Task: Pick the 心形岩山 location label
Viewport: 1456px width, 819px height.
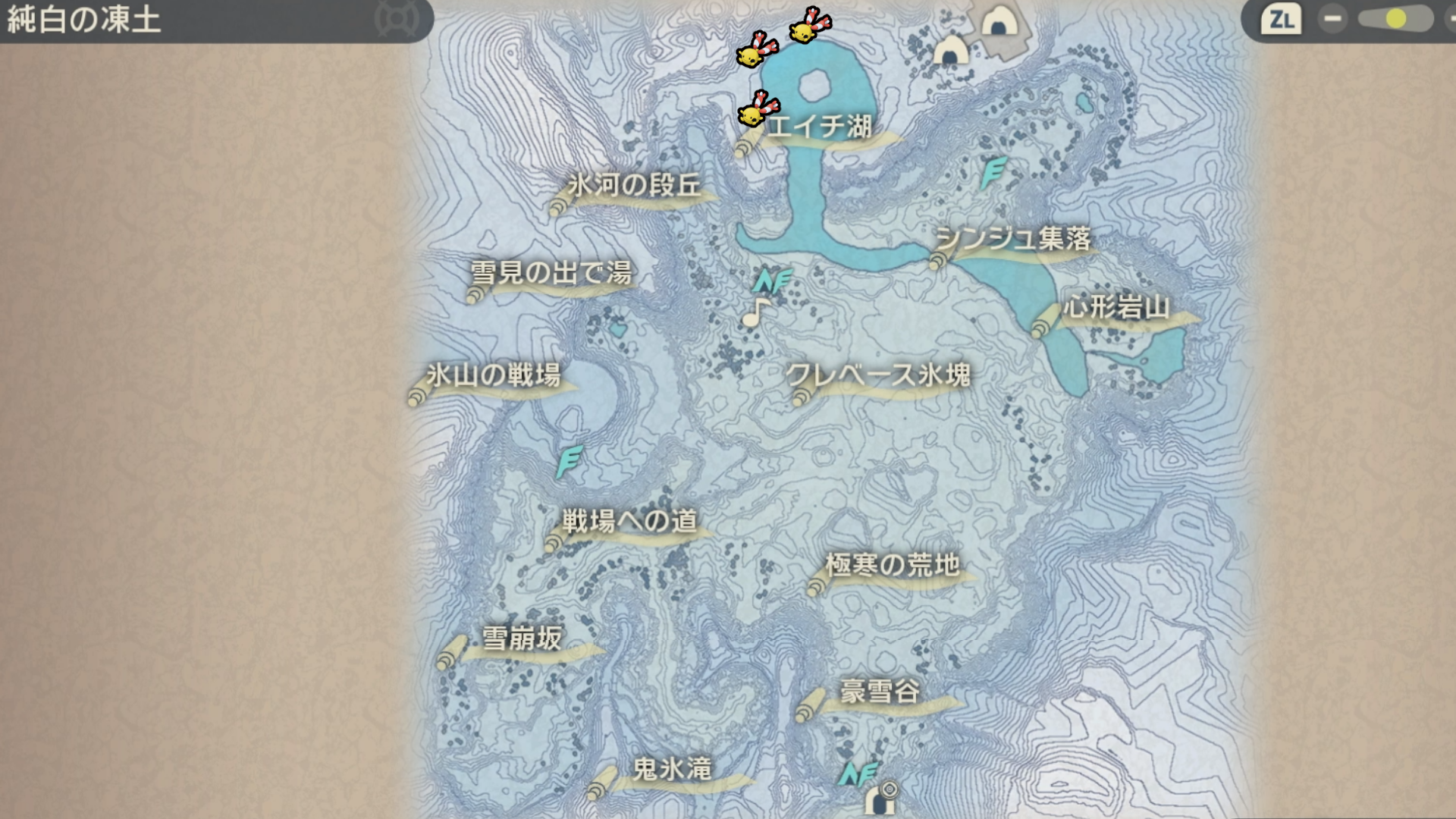Action: click(1116, 308)
